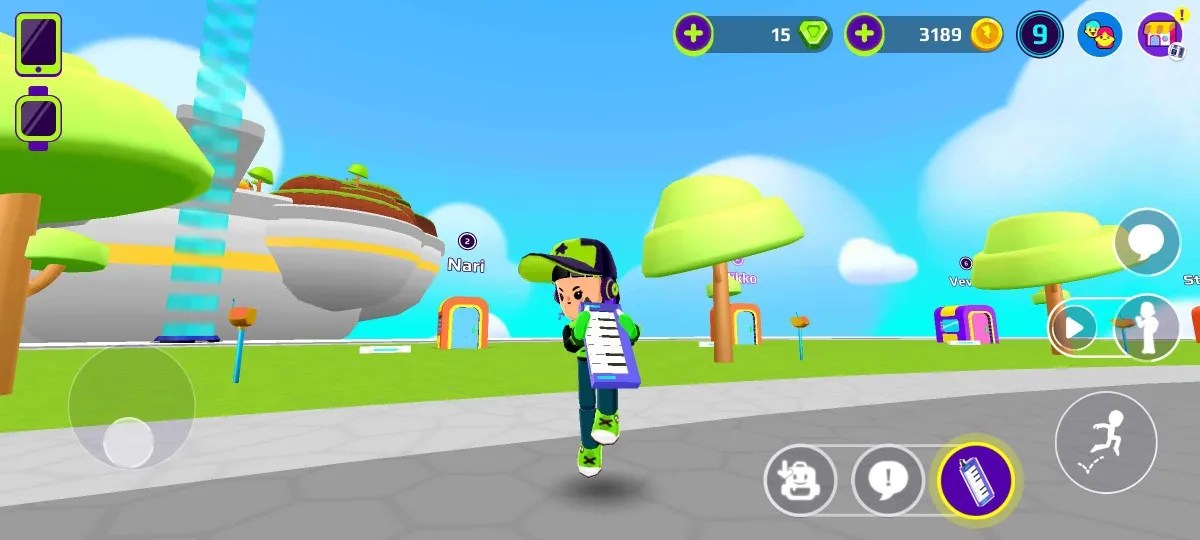
Task: Add more gold coins with plus button
Action: [x=864, y=35]
